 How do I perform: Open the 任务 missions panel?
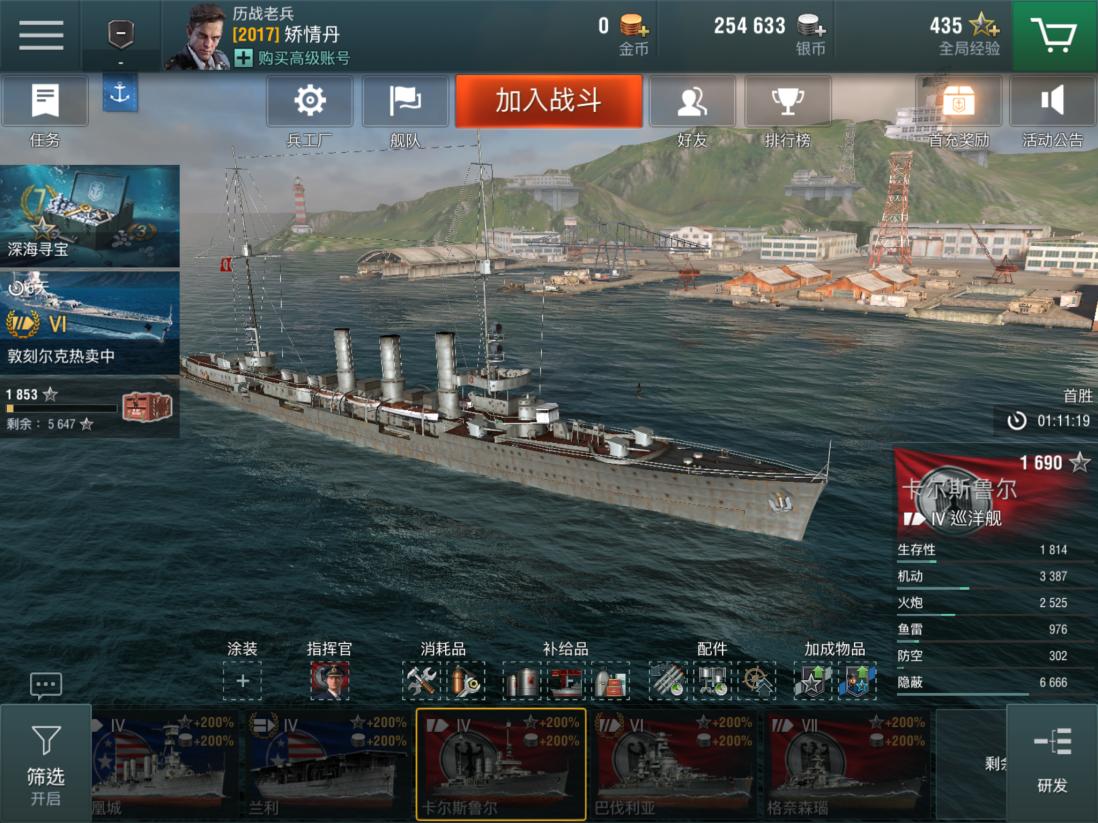click(45, 108)
